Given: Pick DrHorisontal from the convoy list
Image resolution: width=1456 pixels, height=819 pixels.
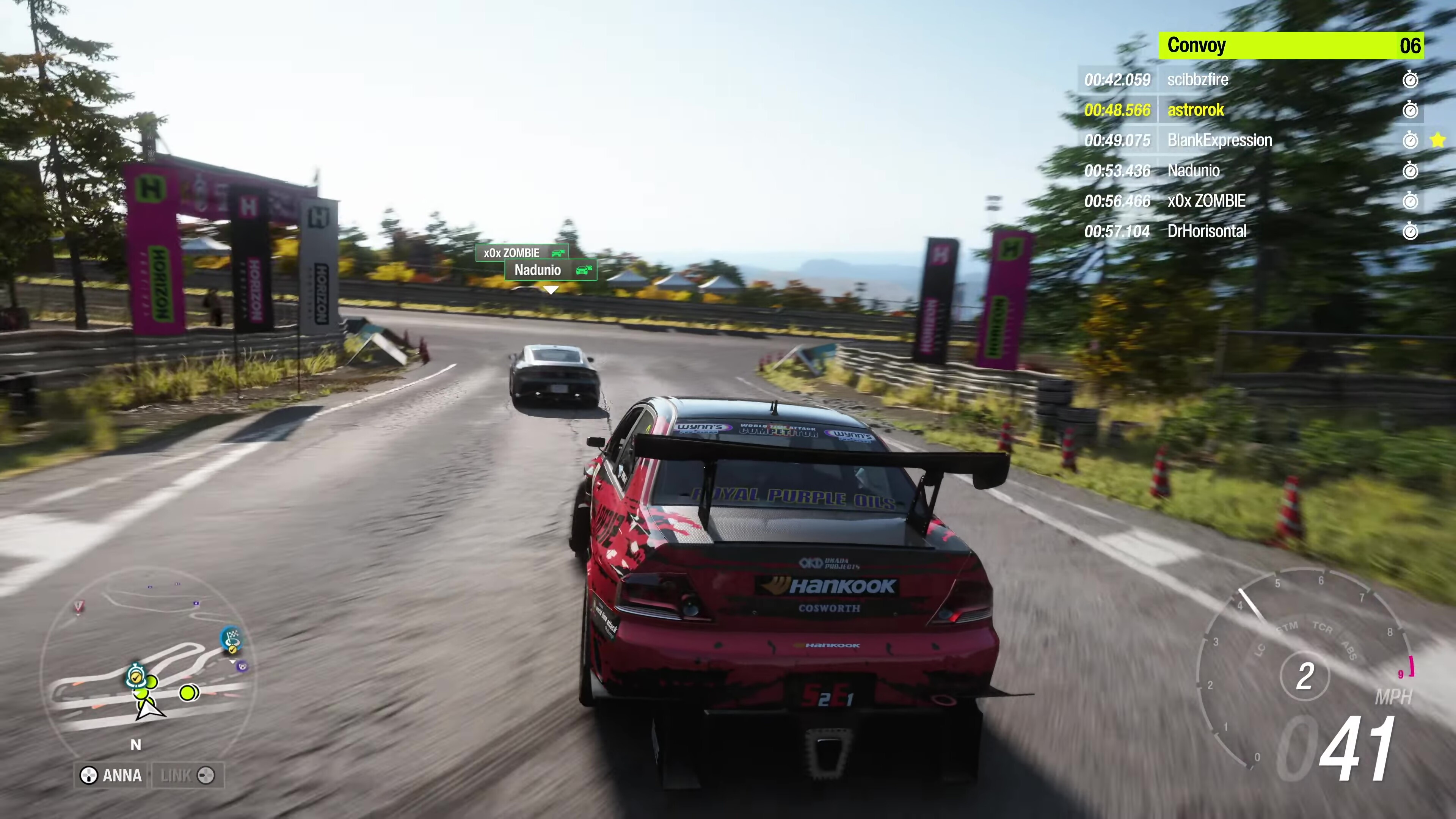Looking at the screenshot, I should 1250,231.
